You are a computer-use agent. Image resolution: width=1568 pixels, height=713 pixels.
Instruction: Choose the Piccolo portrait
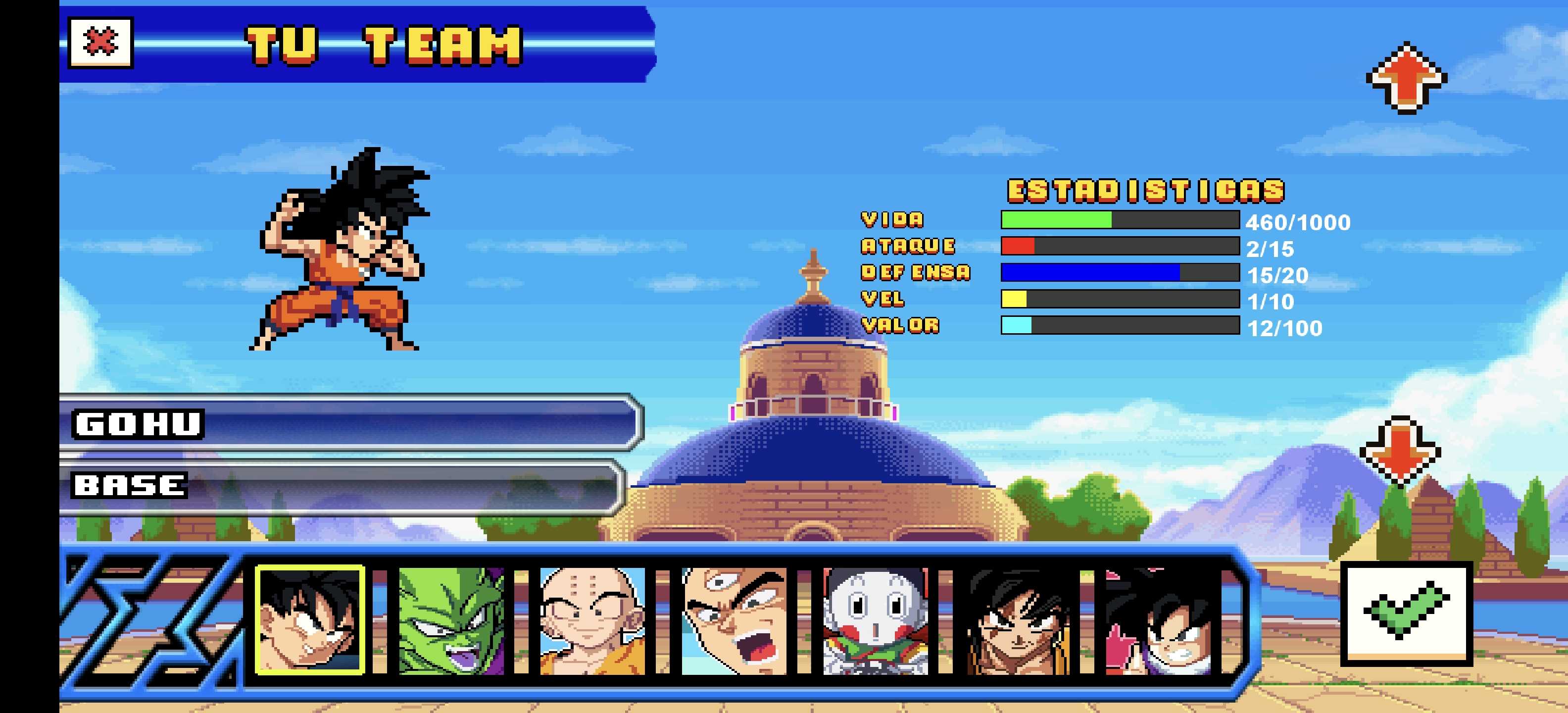coord(451,620)
